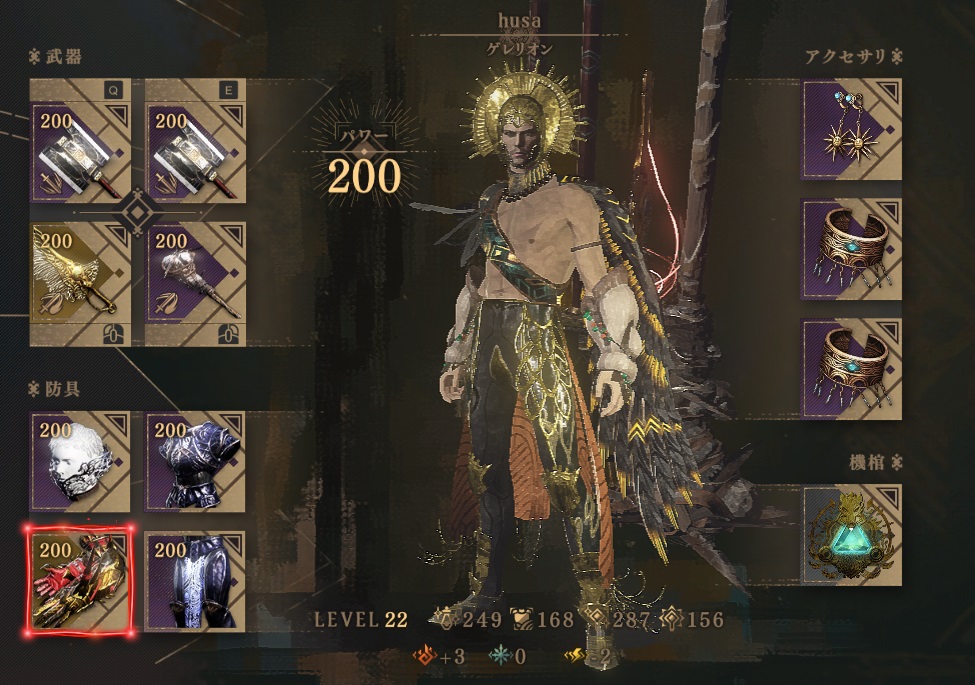This screenshot has width=975, height=685.
Task: Open the silver leg armor slot
Action: pyautogui.click(x=196, y=580)
